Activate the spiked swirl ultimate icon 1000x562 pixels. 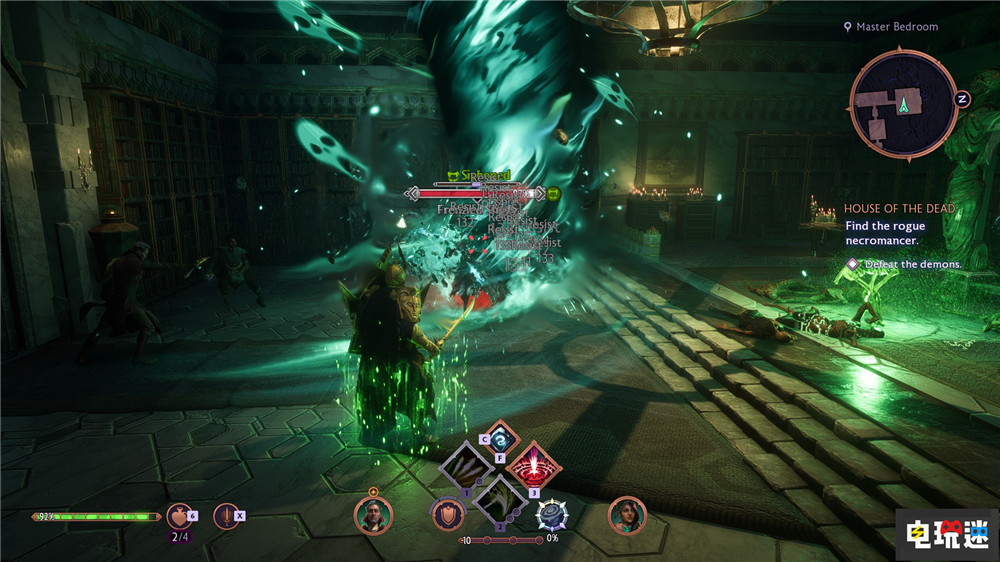coord(552,515)
